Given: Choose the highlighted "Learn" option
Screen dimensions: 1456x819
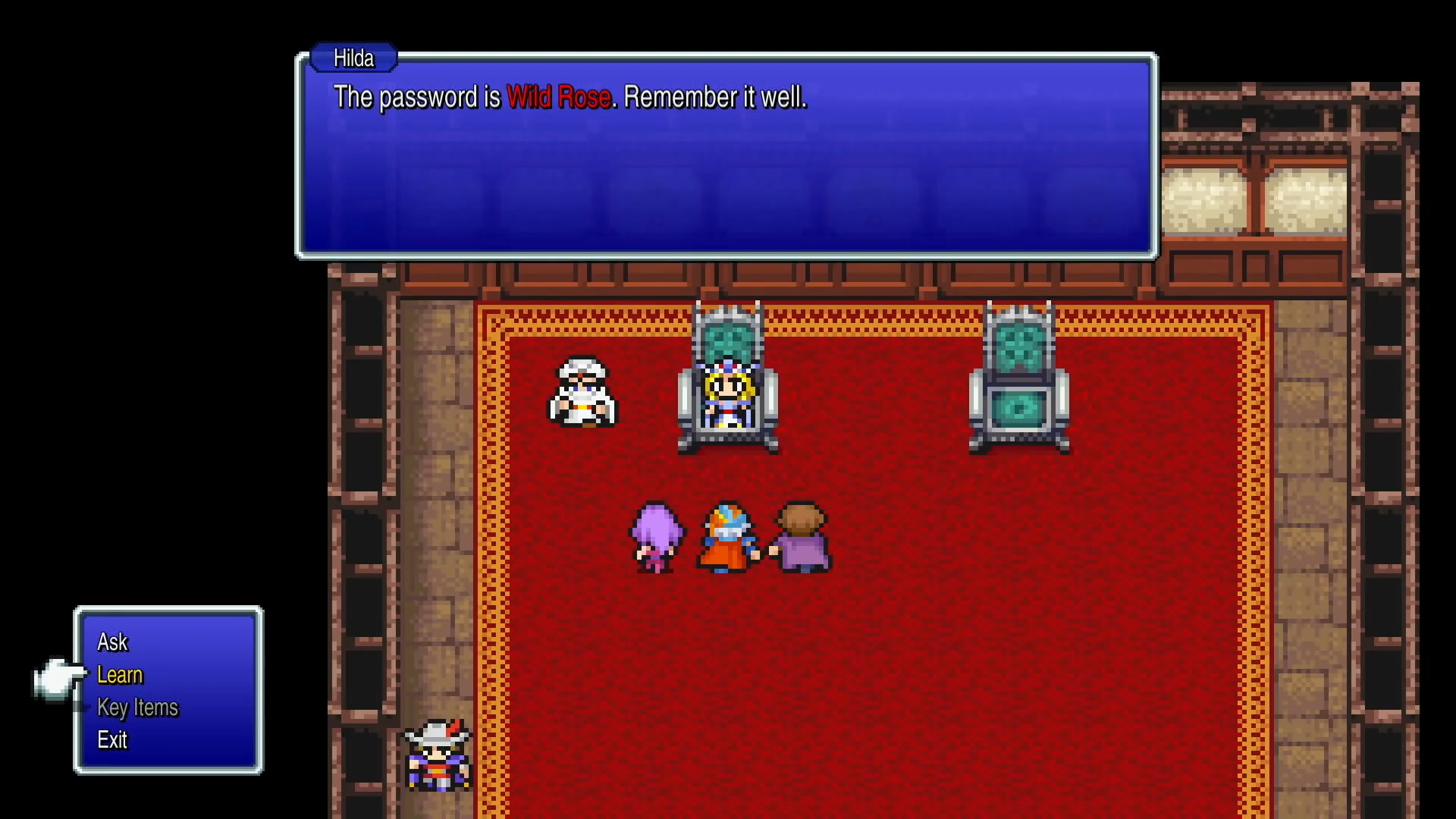Looking at the screenshot, I should (x=120, y=675).
